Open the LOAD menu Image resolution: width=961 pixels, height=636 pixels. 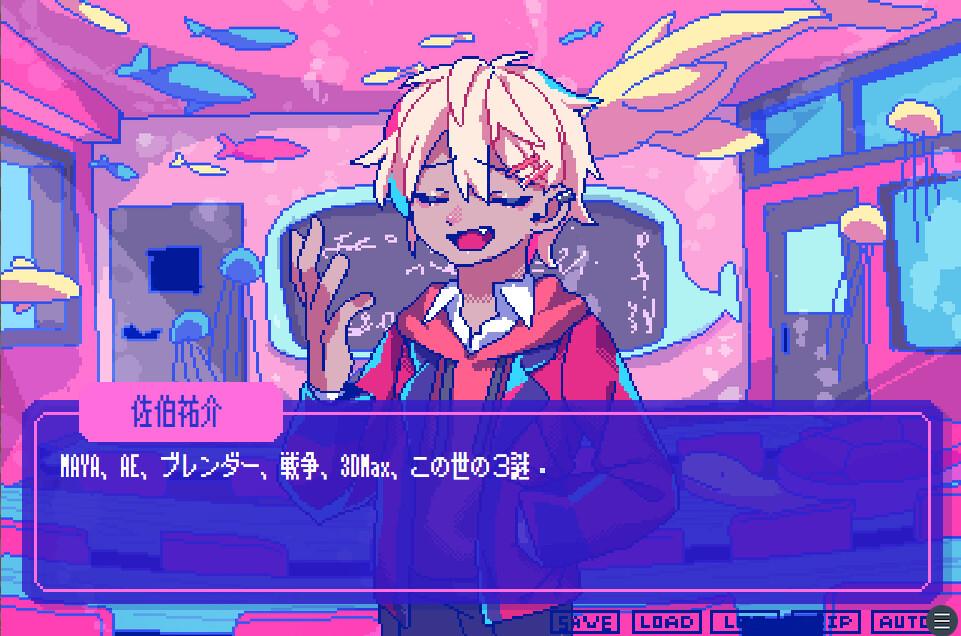[666, 622]
